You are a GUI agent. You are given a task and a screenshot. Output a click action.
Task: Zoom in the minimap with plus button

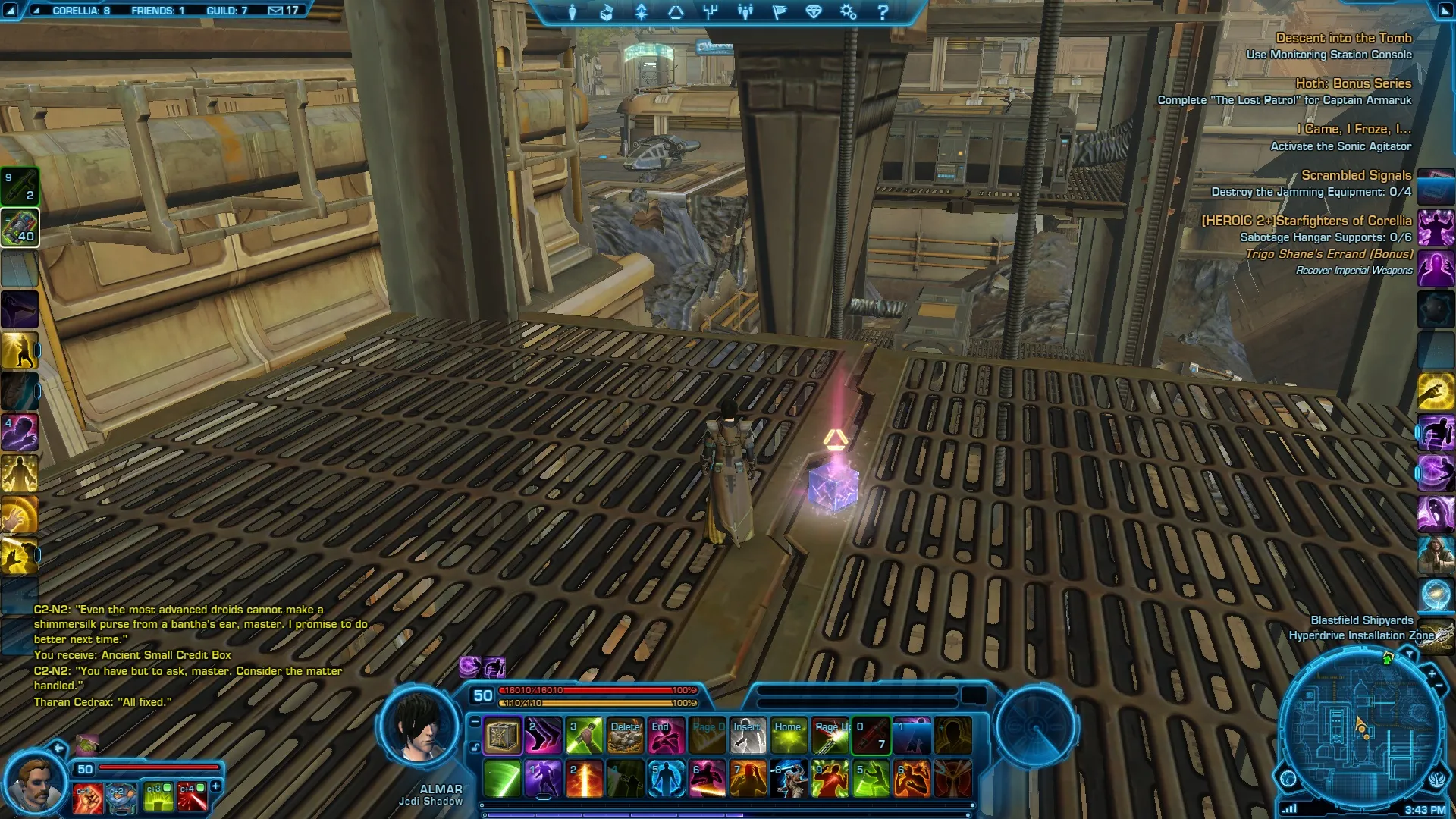pos(1432,673)
